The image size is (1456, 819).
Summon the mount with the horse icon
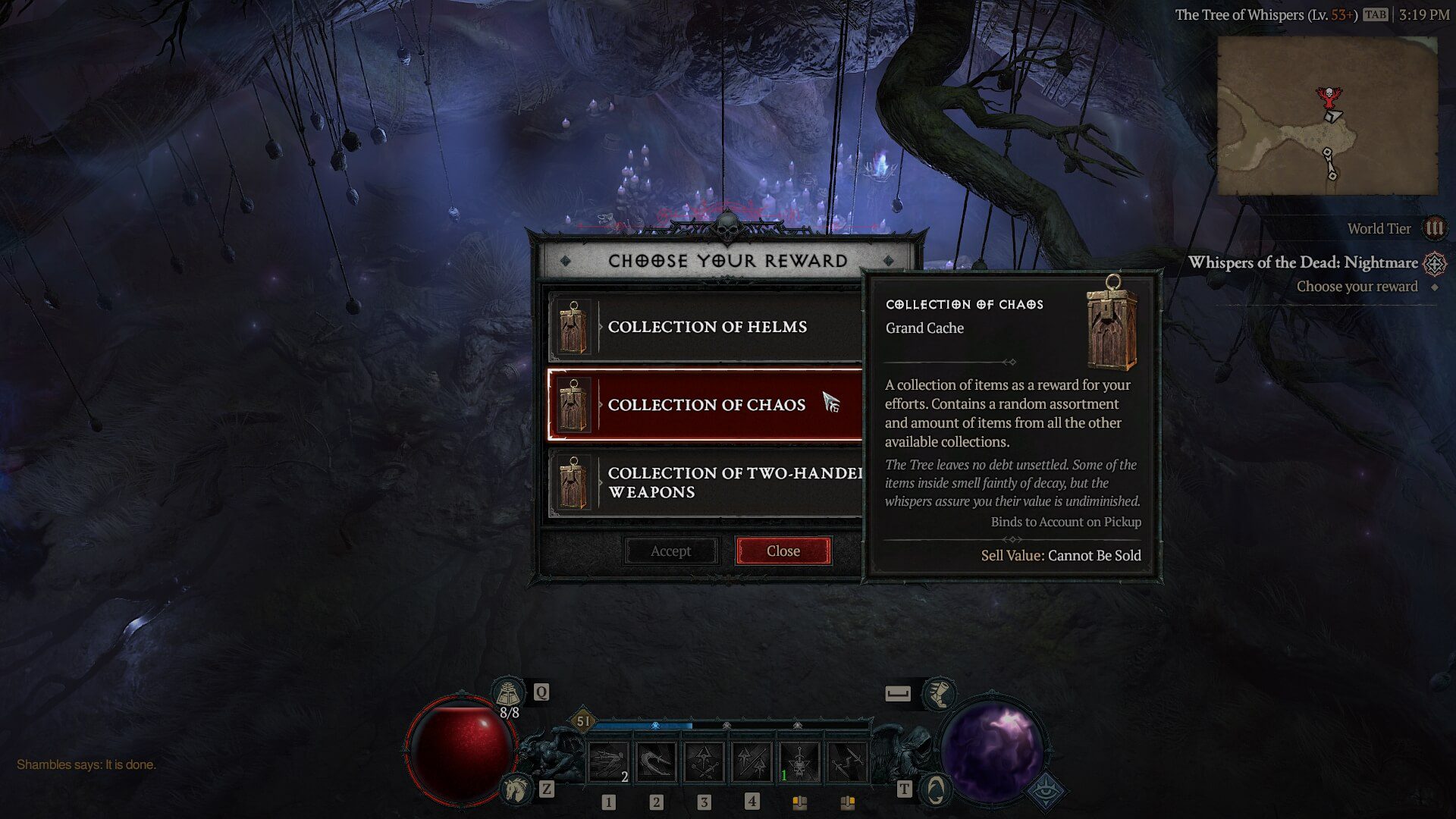pos(515,789)
